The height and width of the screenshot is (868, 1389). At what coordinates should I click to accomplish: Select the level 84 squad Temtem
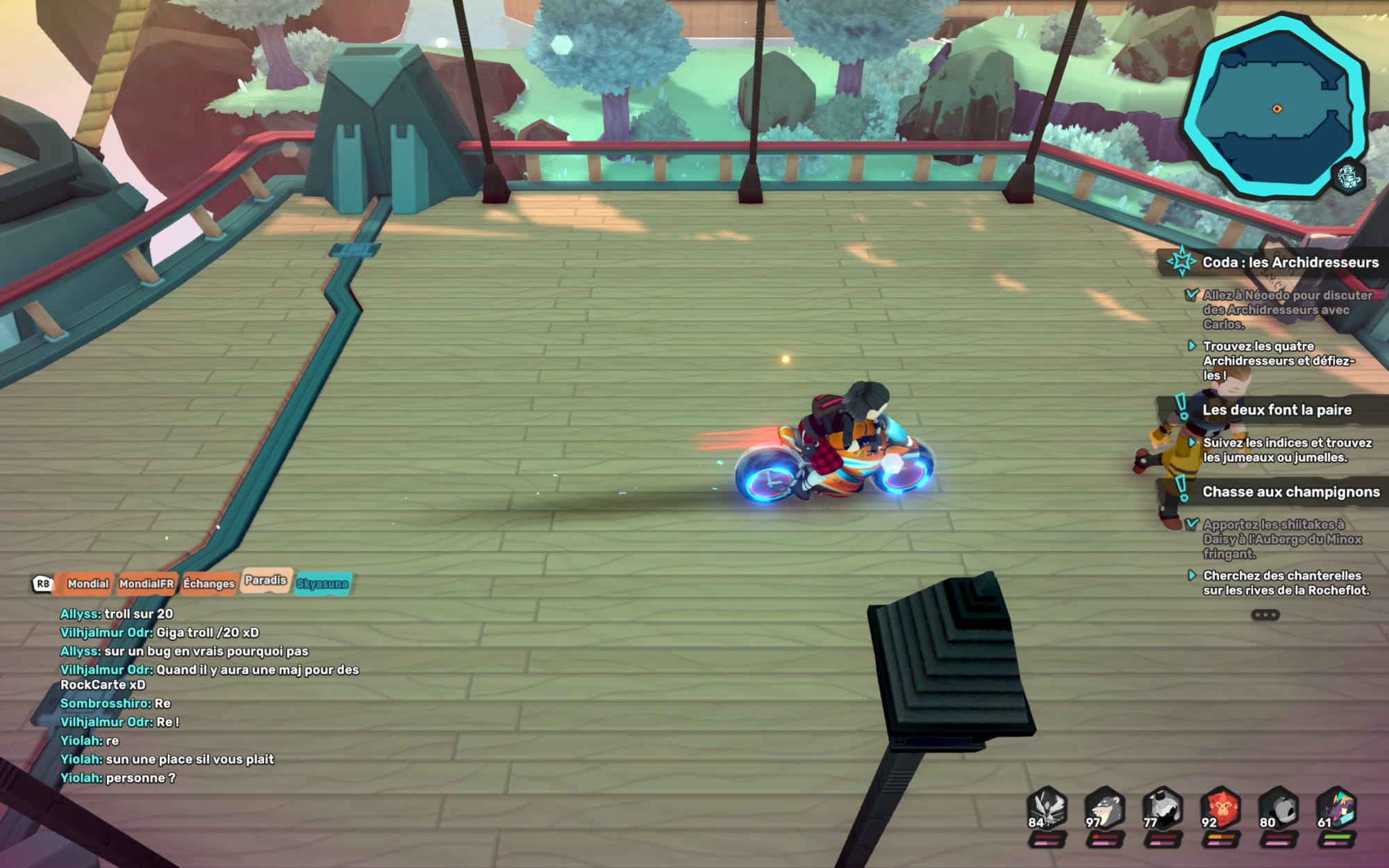[1047, 810]
